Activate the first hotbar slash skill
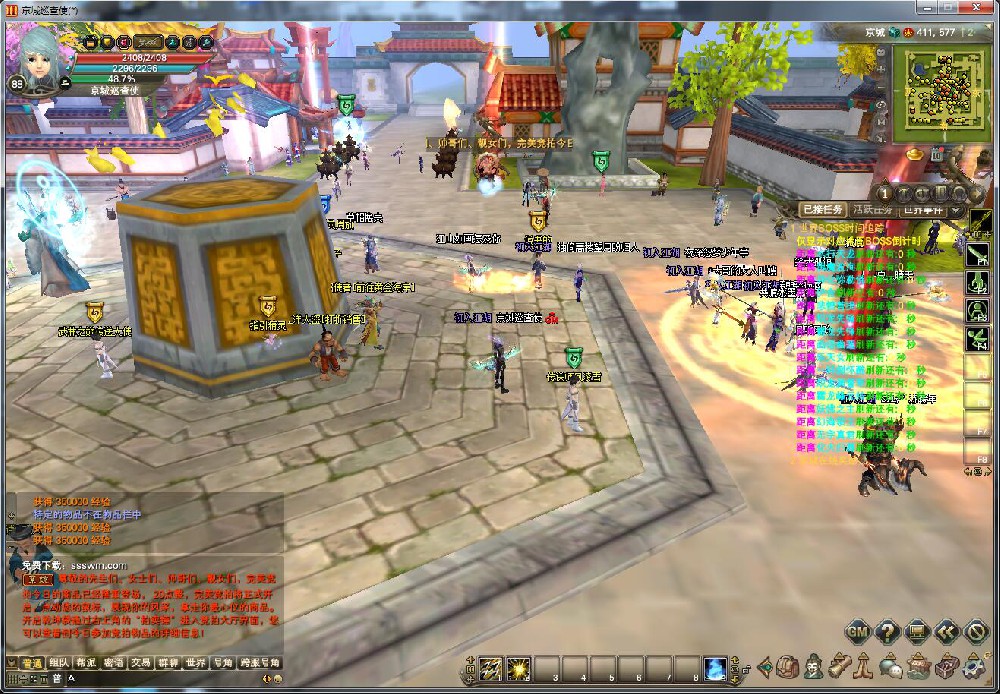 point(491,668)
